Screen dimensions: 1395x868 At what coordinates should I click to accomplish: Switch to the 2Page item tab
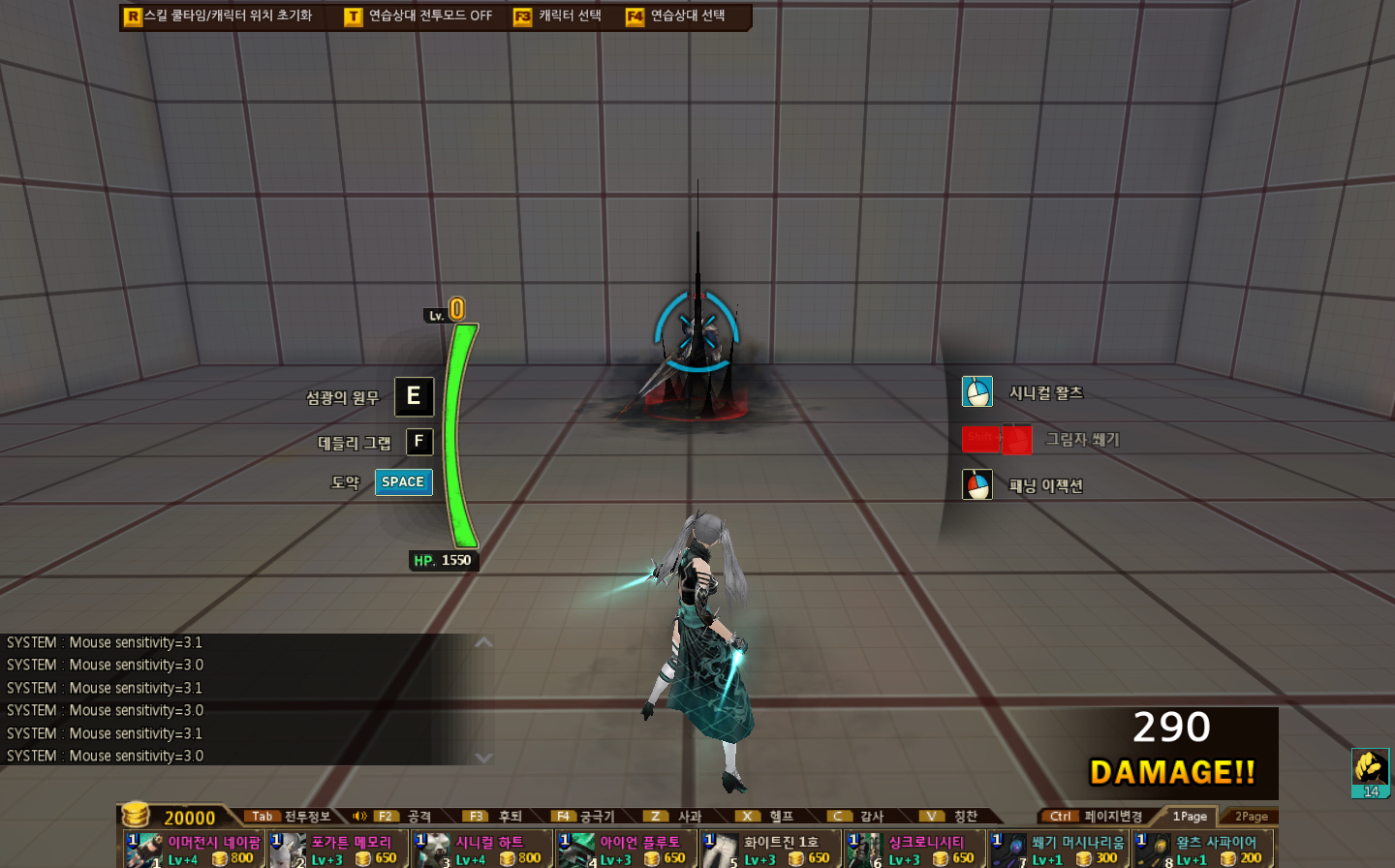(1251, 817)
